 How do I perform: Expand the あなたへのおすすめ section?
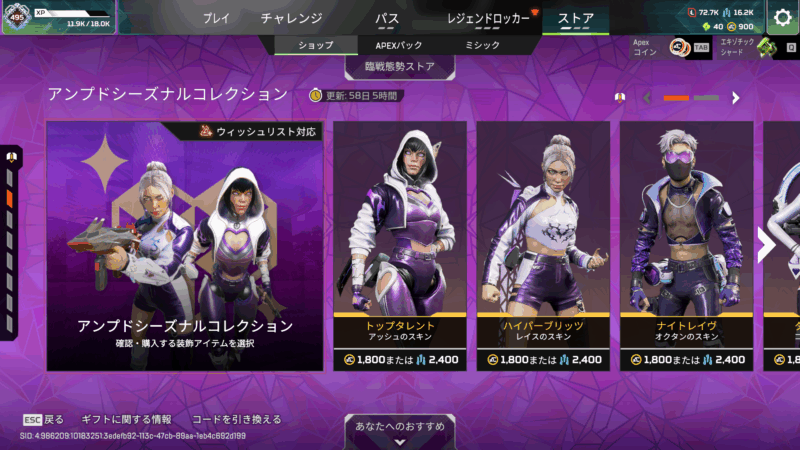[400, 427]
